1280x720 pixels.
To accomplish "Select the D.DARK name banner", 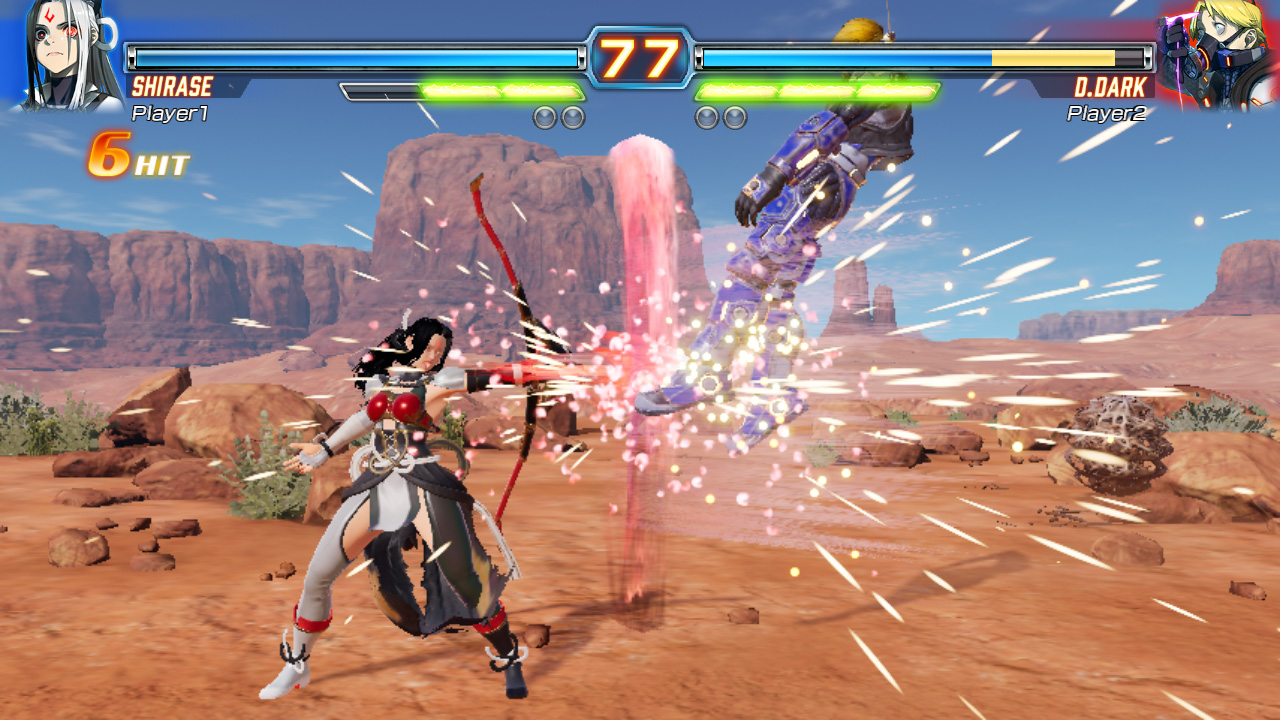I will coord(1113,88).
